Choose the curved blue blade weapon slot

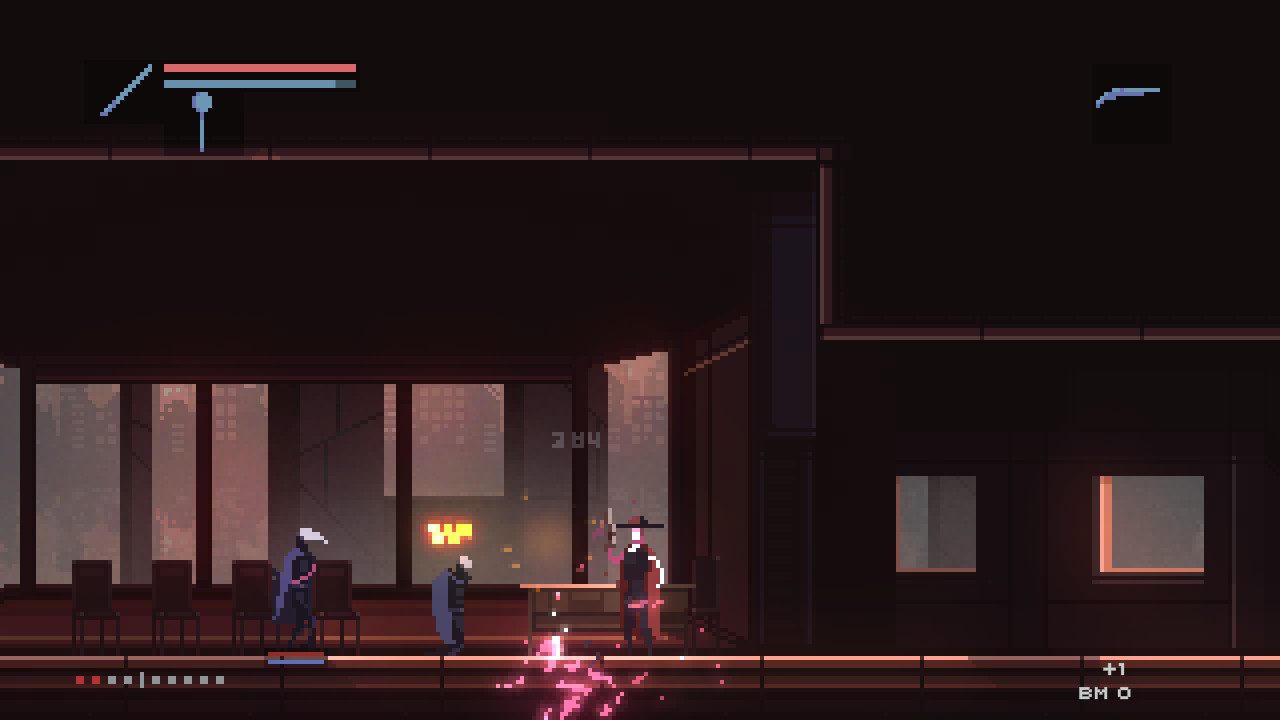(x=1130, y=98)
